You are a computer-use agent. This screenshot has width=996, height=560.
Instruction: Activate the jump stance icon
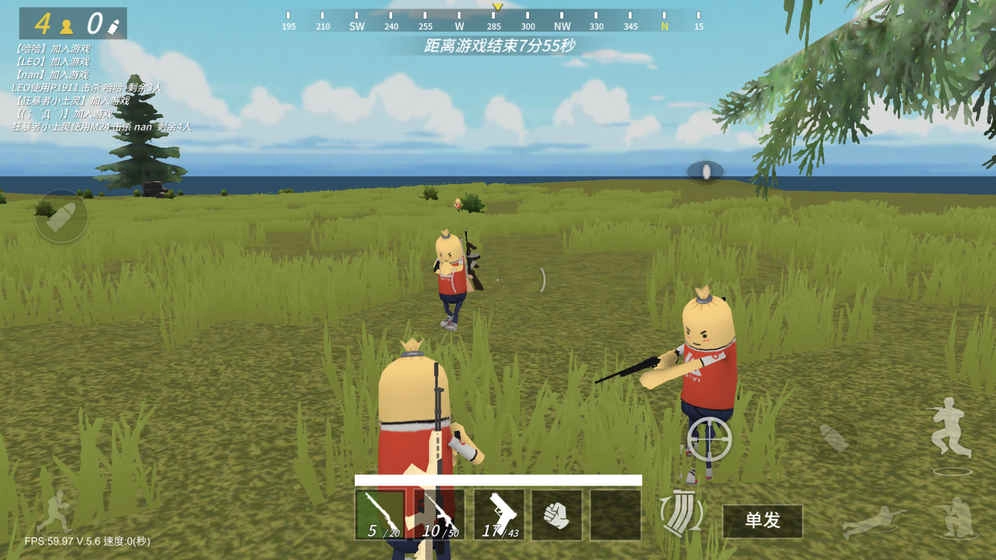click(x=950, y=427)
